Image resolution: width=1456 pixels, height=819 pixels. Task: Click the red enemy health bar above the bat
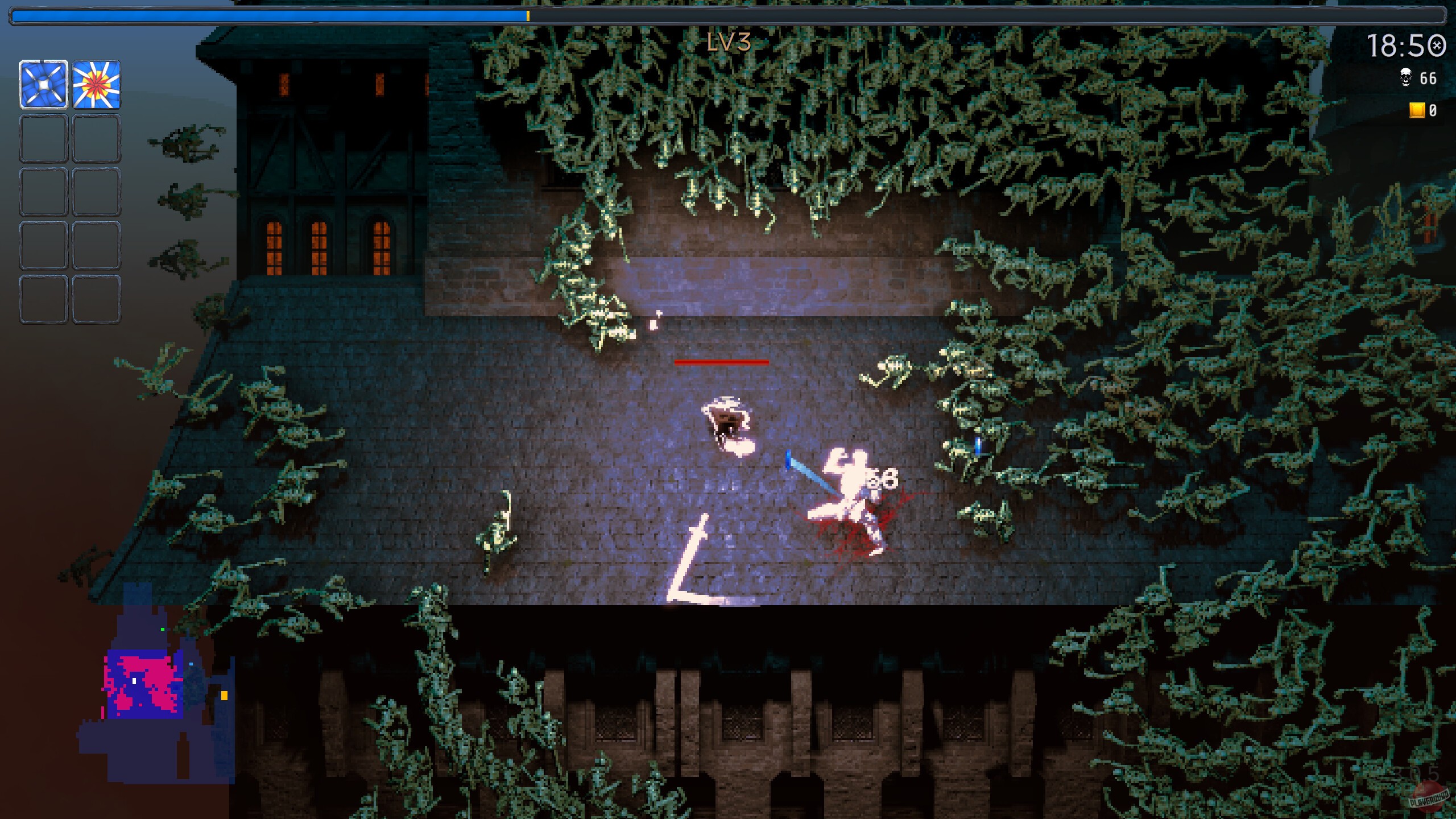pyautogui.click(x=721, y=362)
